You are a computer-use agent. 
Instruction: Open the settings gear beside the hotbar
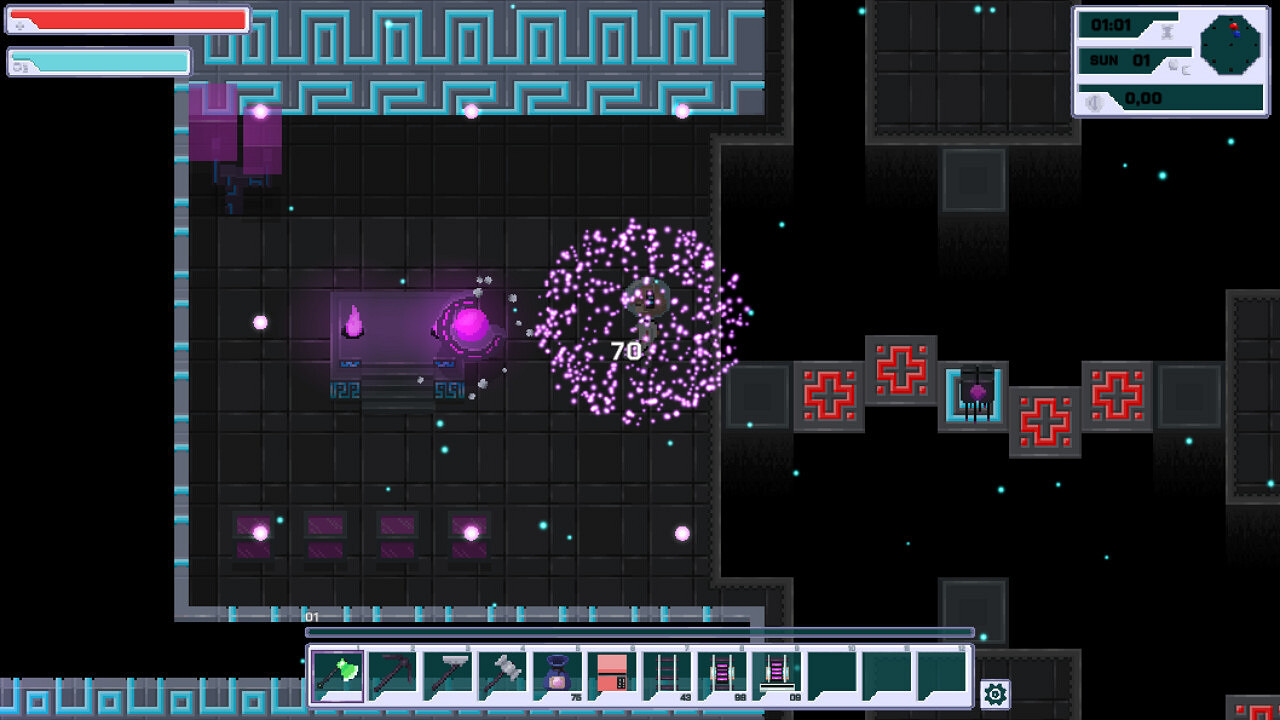[x=993, y=692]
